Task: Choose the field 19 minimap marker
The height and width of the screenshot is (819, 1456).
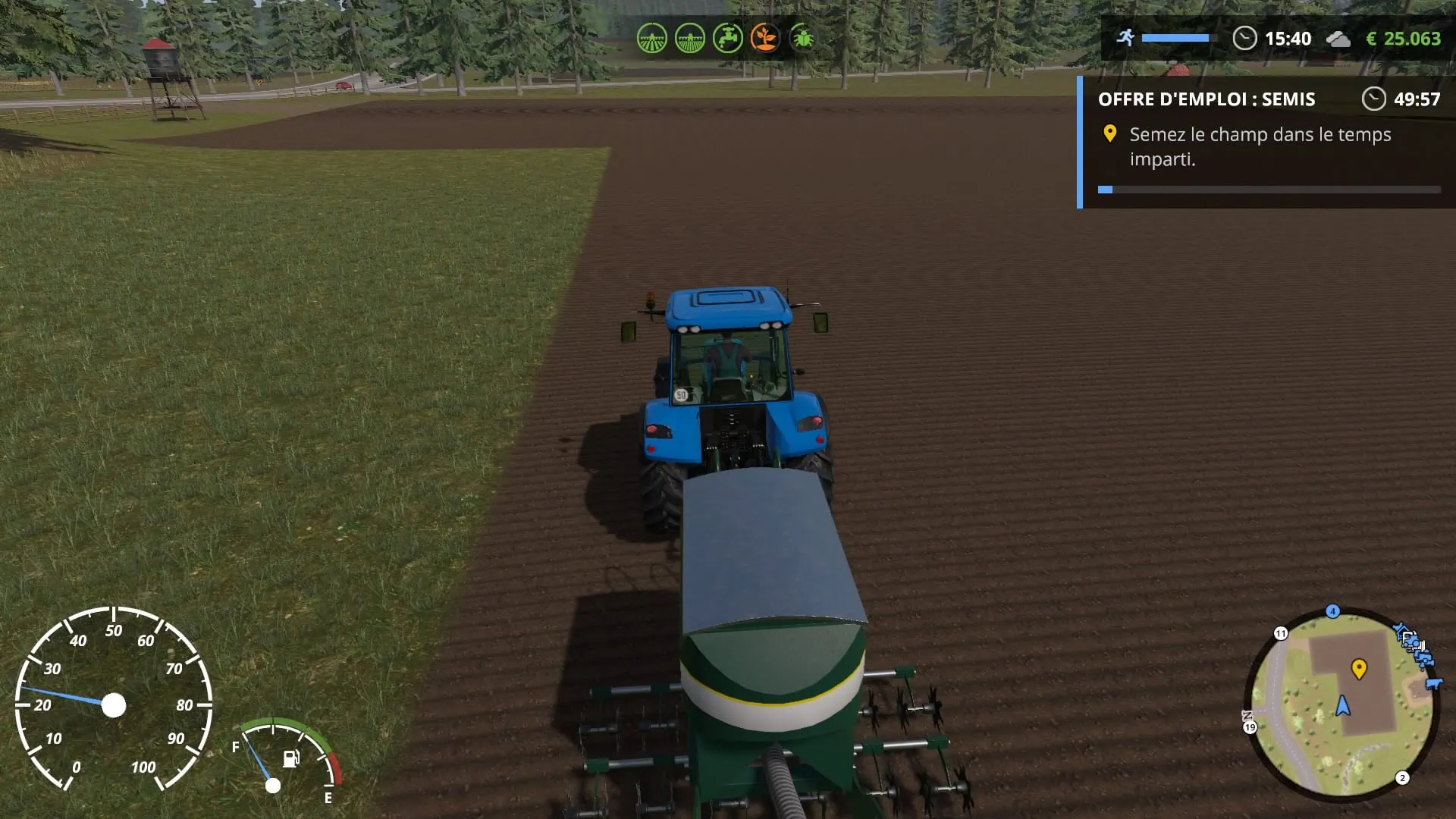Action: pos(1250,728)
